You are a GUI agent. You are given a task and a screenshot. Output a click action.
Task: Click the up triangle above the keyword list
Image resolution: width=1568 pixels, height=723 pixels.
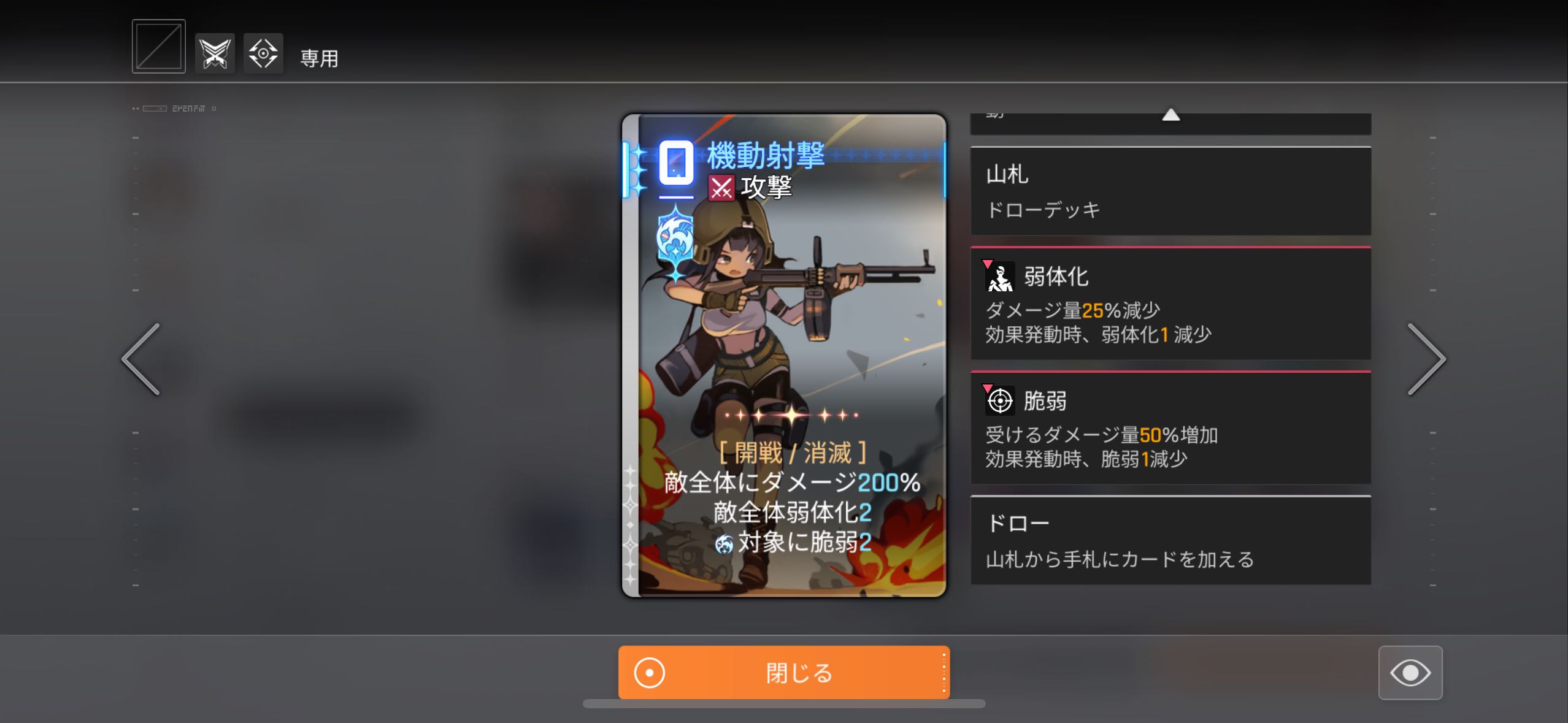click(x=1170, y=115)
